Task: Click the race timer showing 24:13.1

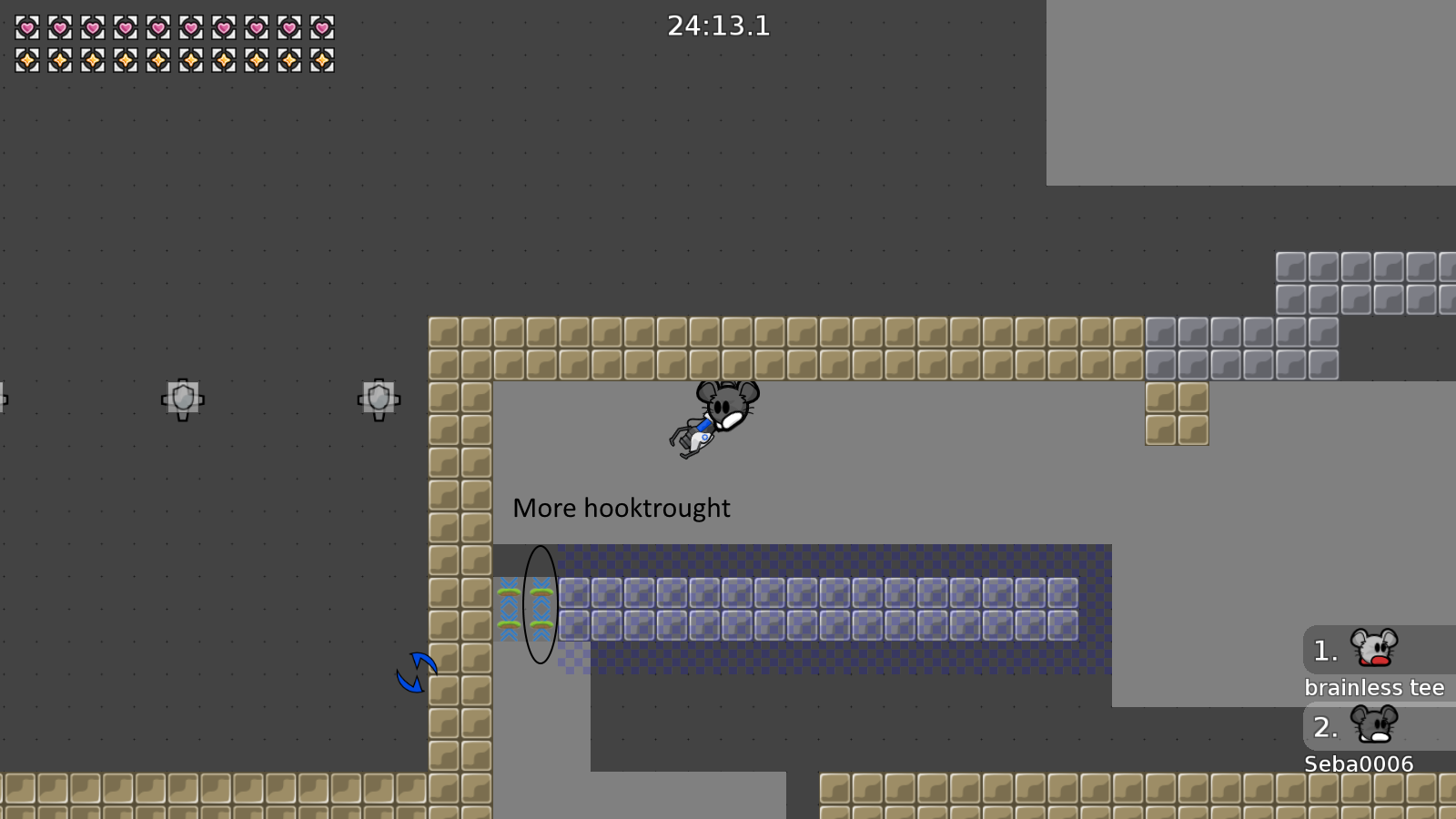Action: tap(718, 25)
